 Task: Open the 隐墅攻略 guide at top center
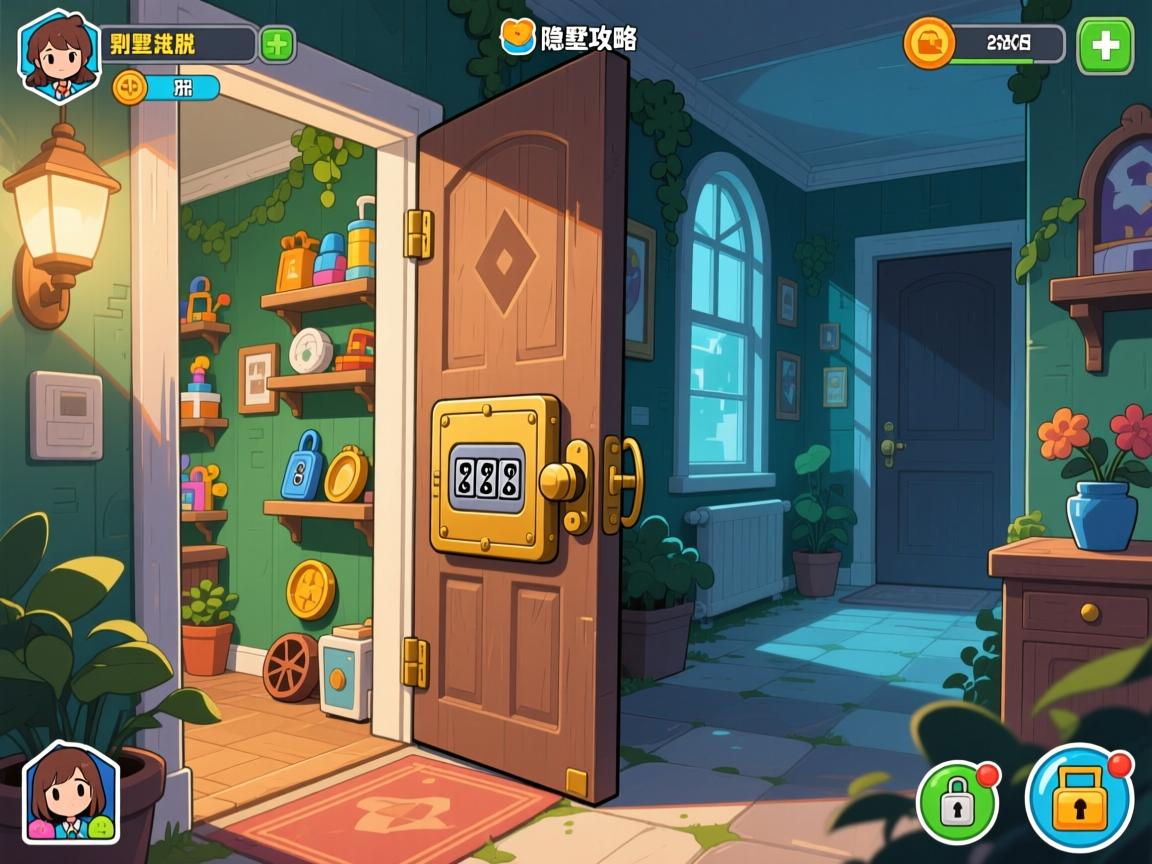[570, 38]
